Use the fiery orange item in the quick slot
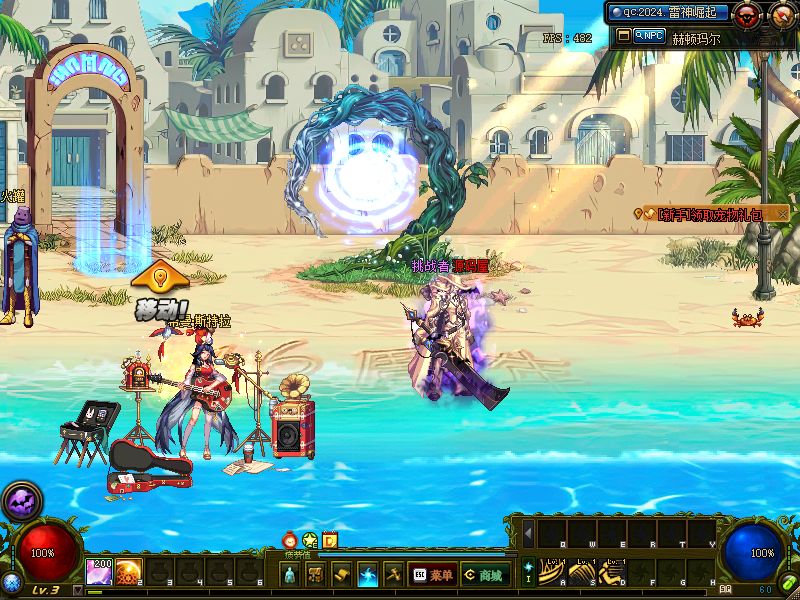This screenshot has height=600, width=800. click(x=128, y=572)
